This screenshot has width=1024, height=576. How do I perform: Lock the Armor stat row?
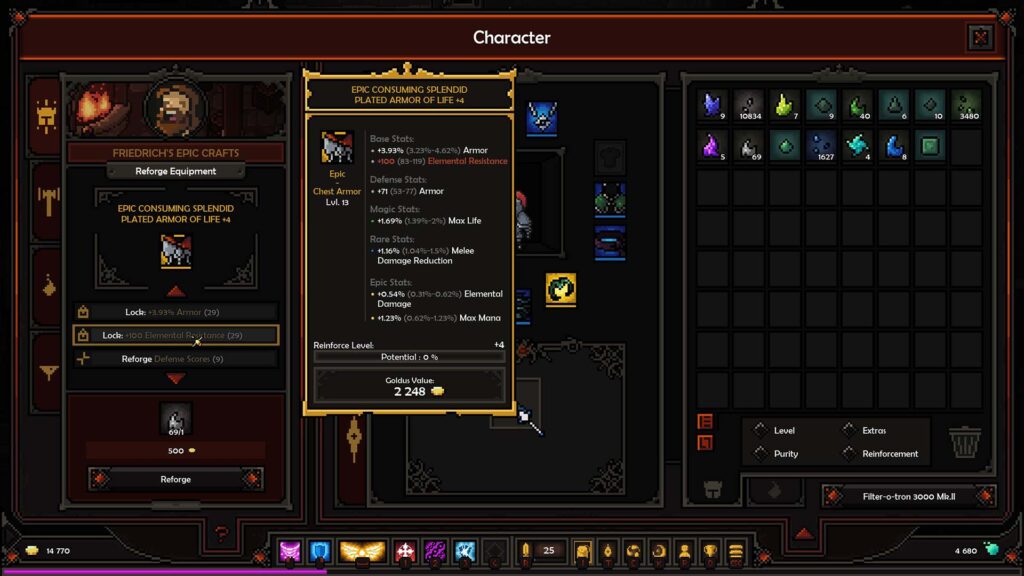click(175, 312)
